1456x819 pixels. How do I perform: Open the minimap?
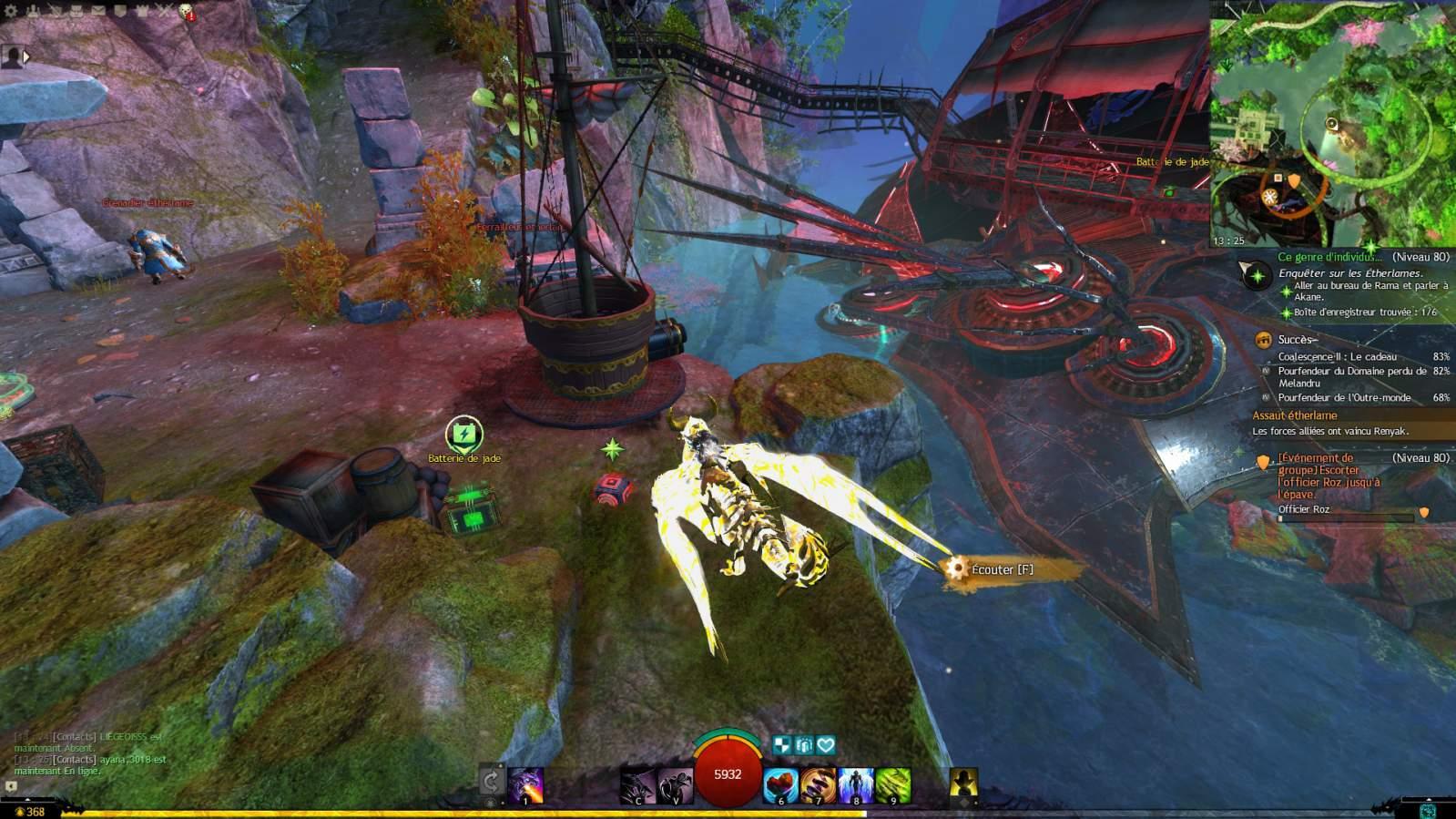1332,125
